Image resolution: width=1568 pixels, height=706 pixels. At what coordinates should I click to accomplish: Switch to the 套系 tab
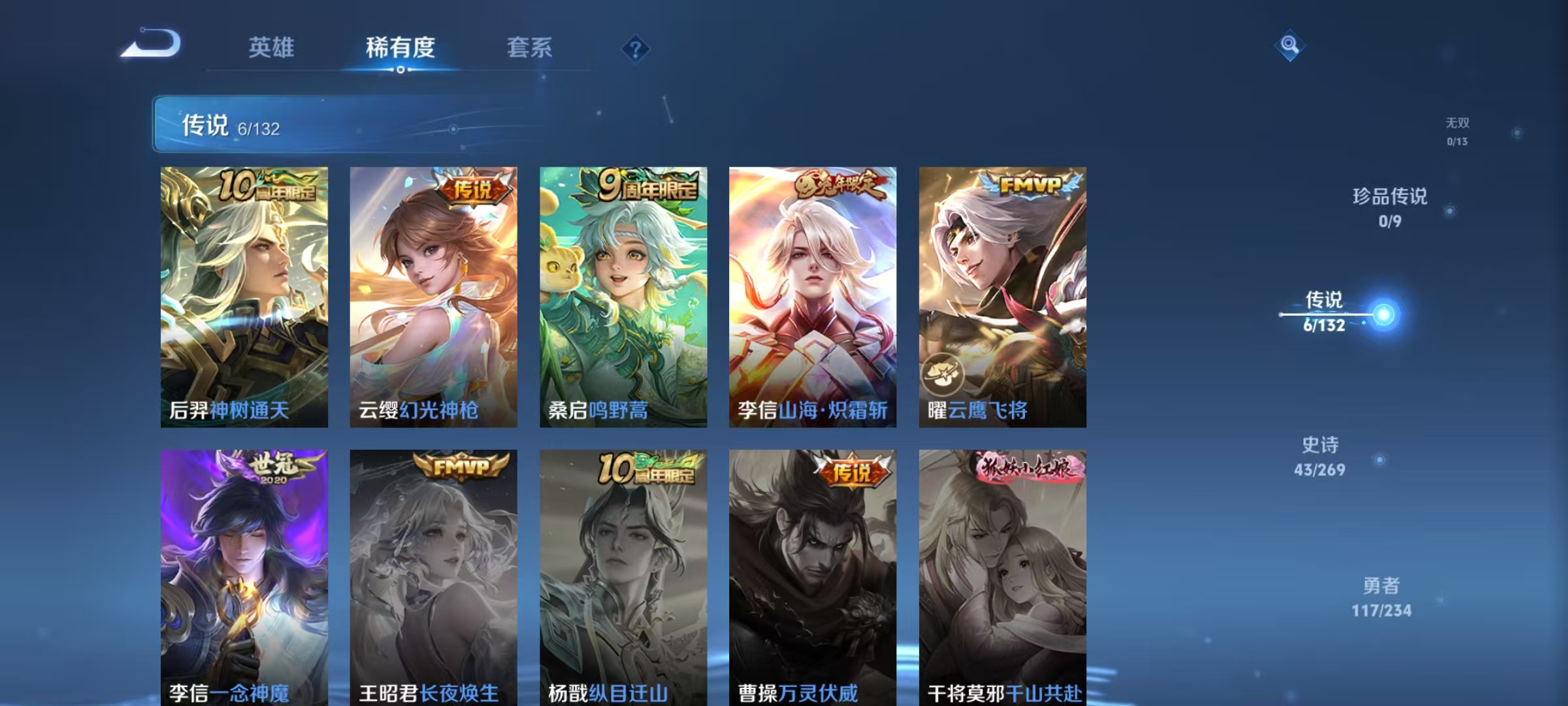point(529,47)
